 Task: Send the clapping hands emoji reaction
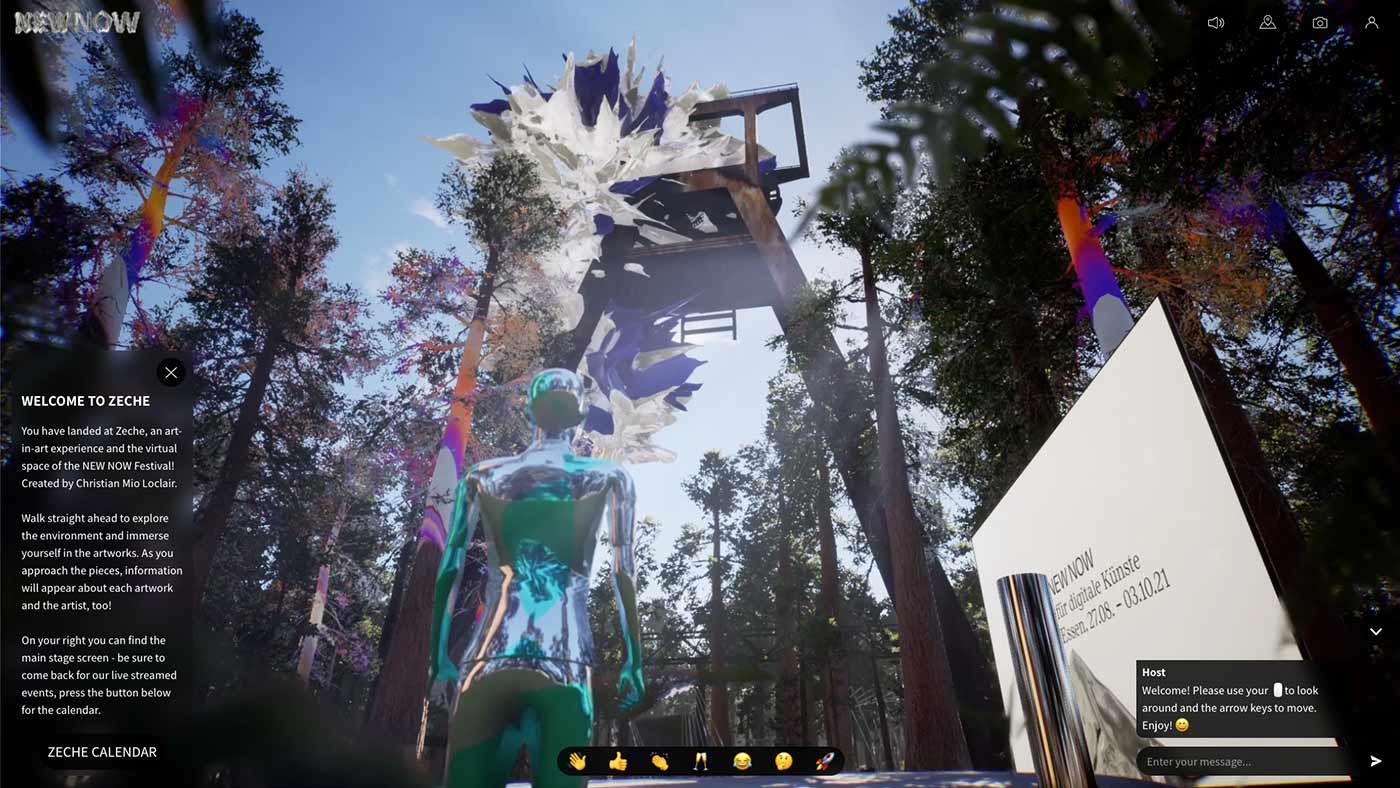(659, 761)
